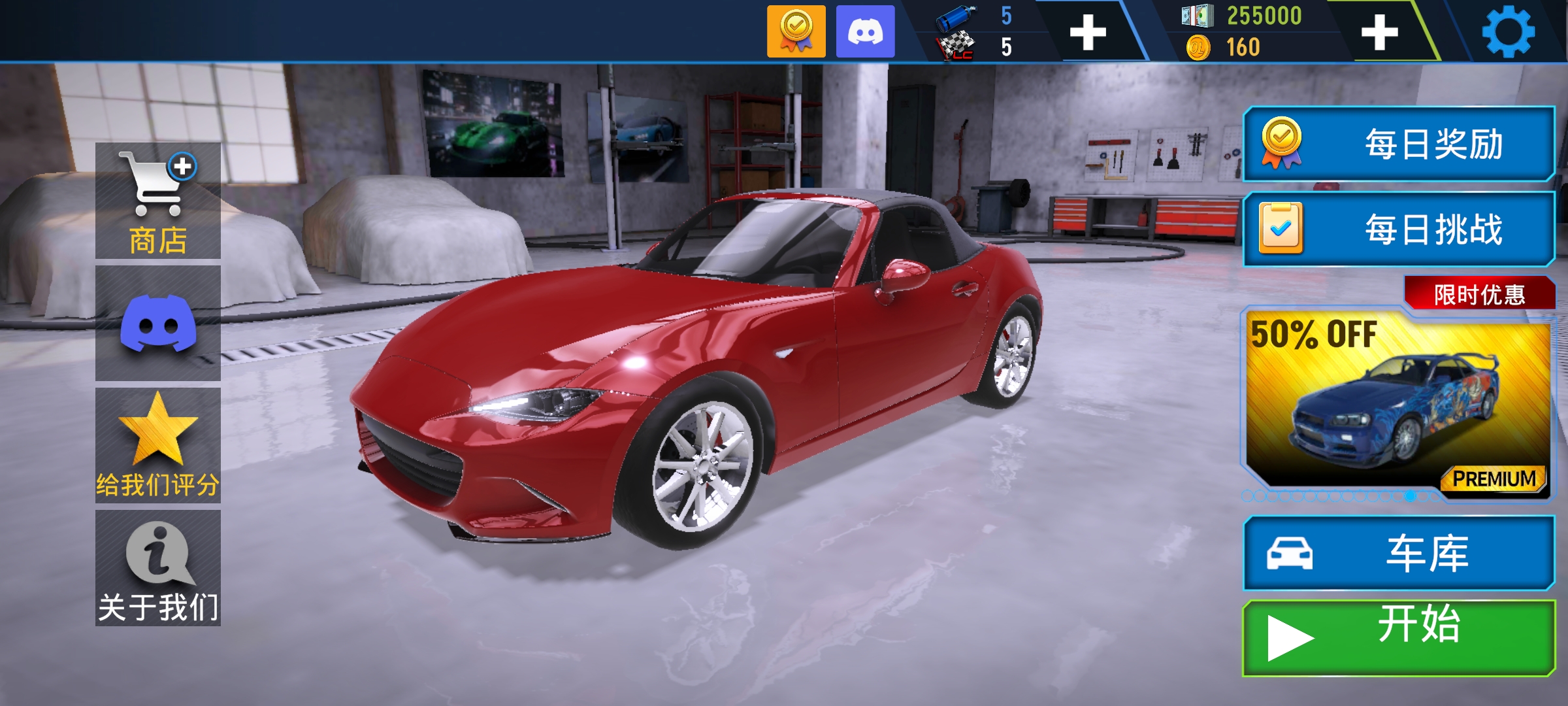Click the orange medal icon in top bar
Viewport: 1568px width, 706px height.
pyautogui.click(x=796, y=31)
